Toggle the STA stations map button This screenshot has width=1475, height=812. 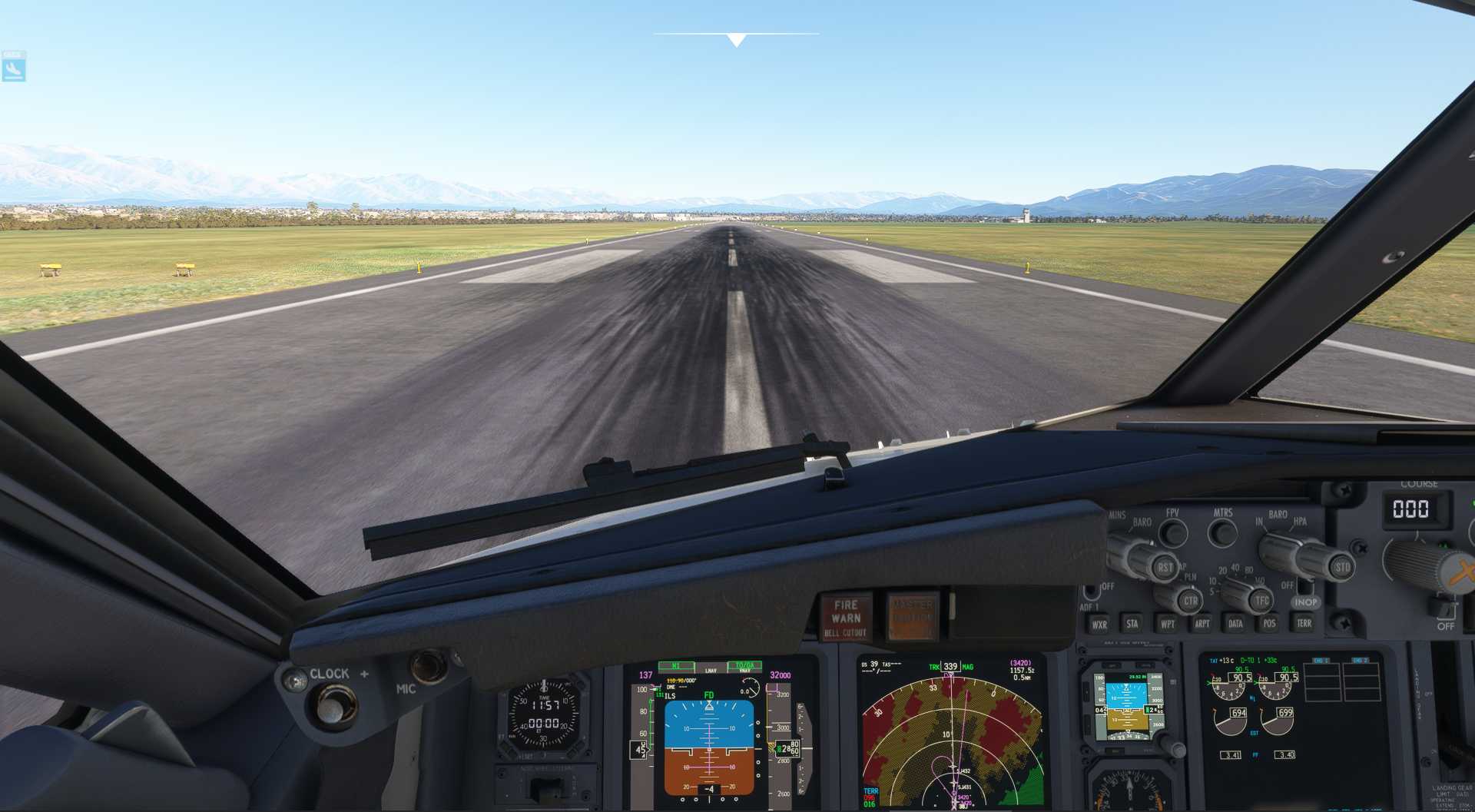[1132, 624]
